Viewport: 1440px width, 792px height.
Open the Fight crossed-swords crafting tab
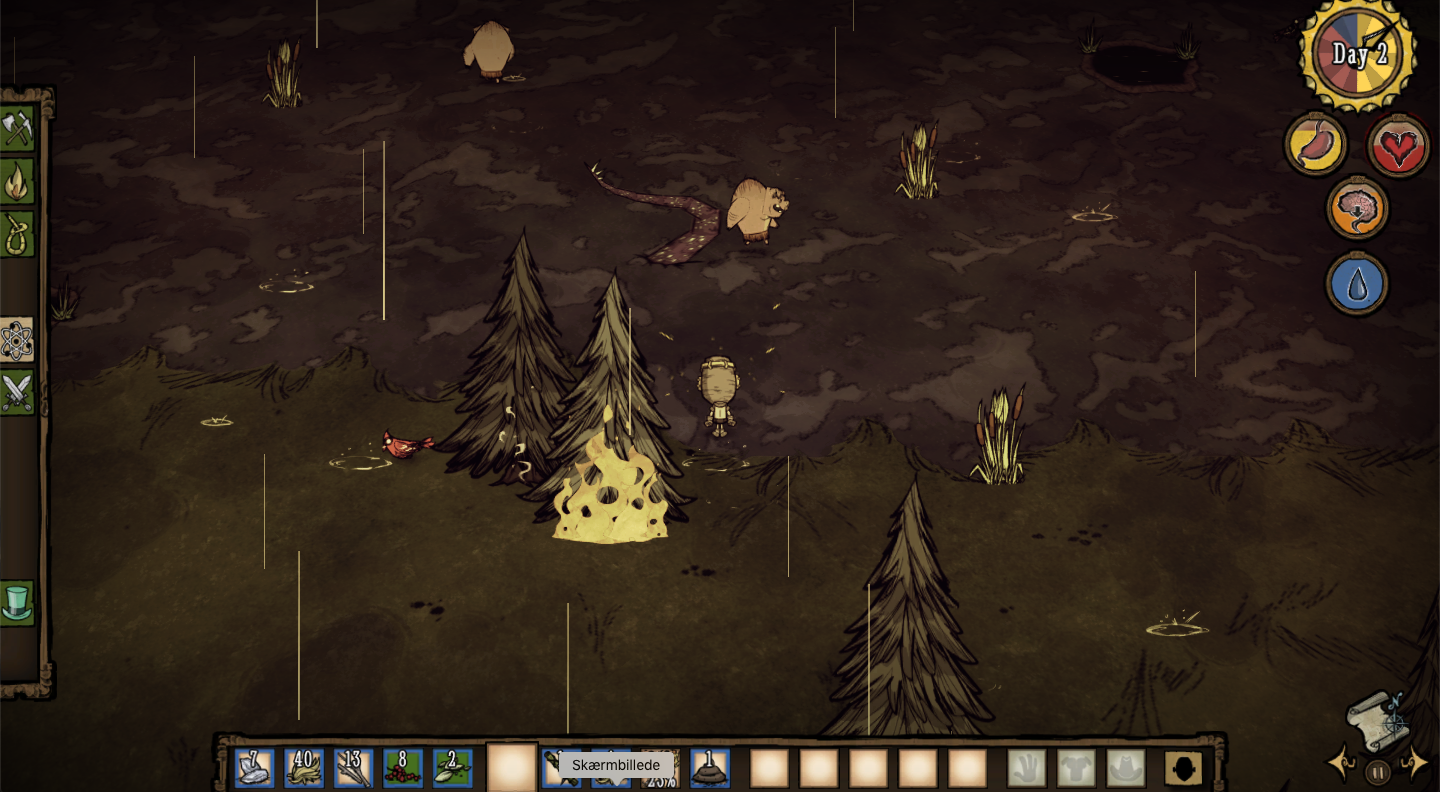tap(17, 392)
